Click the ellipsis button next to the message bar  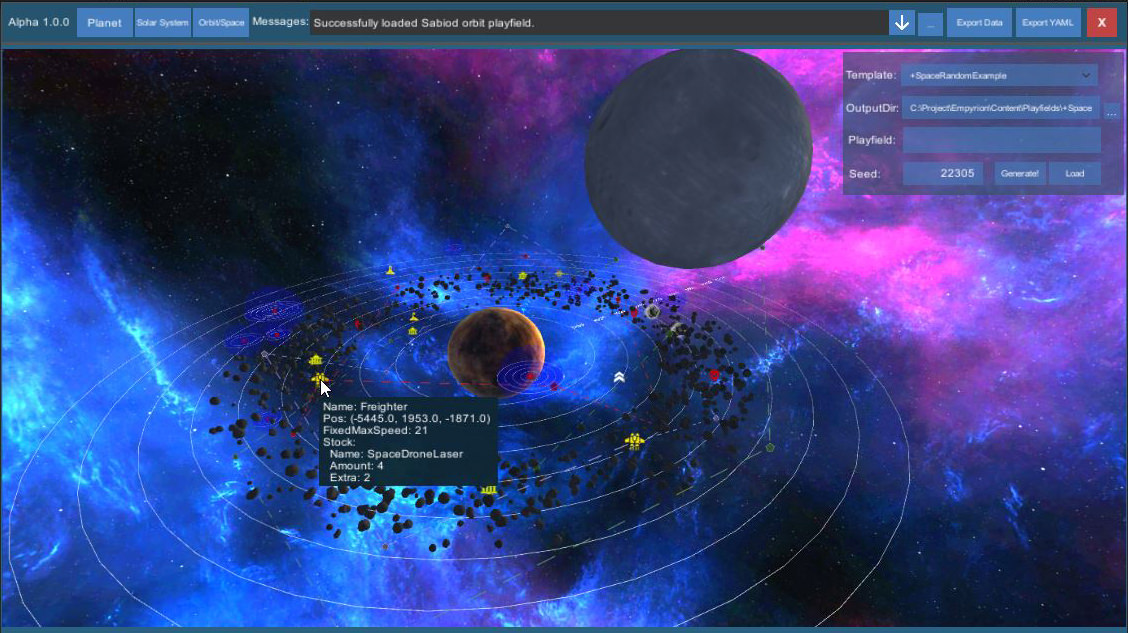[930, 22]
